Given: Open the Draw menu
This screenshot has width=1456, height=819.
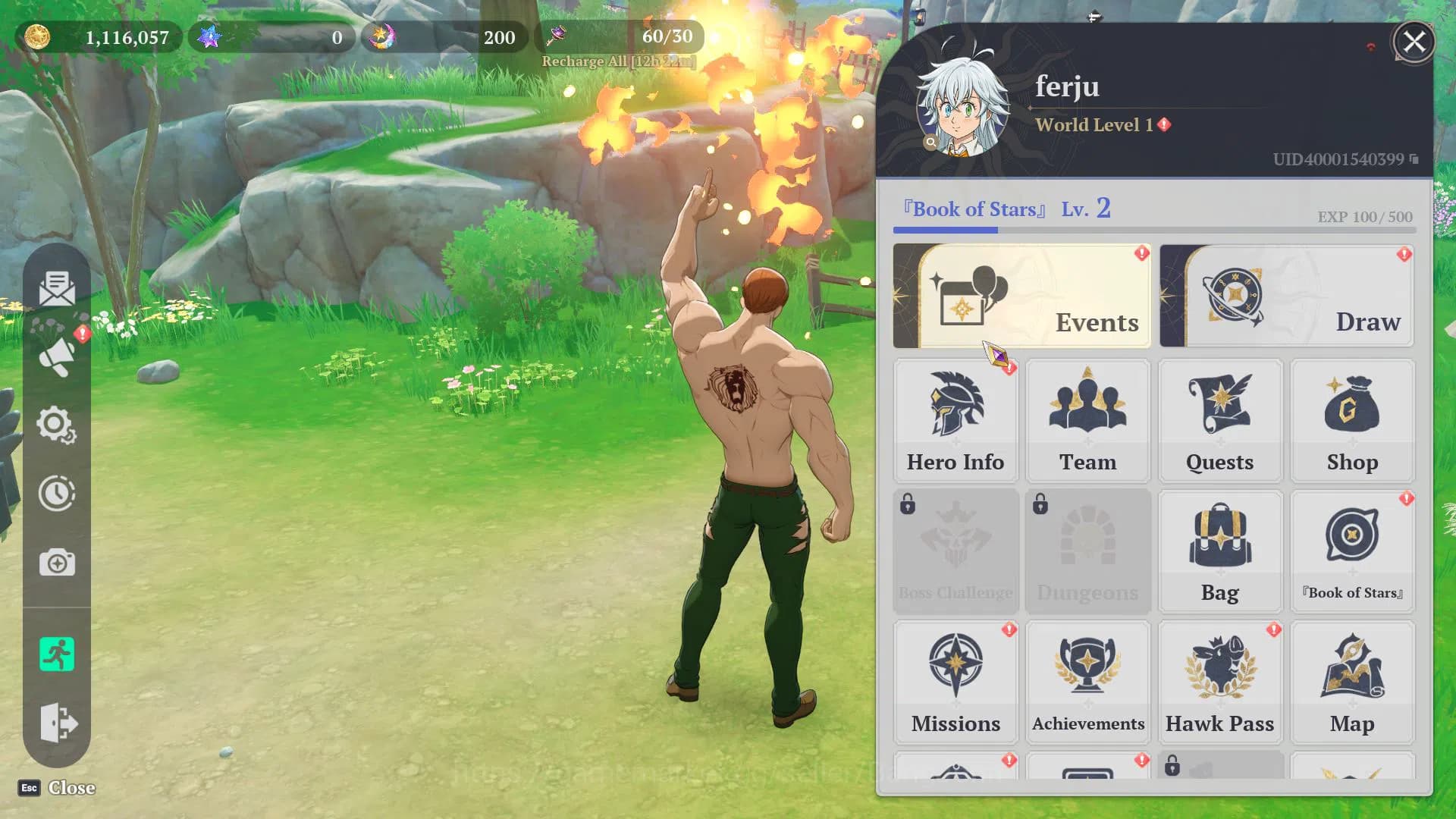Looking at the screenshot, I should tap(1287, 297).
